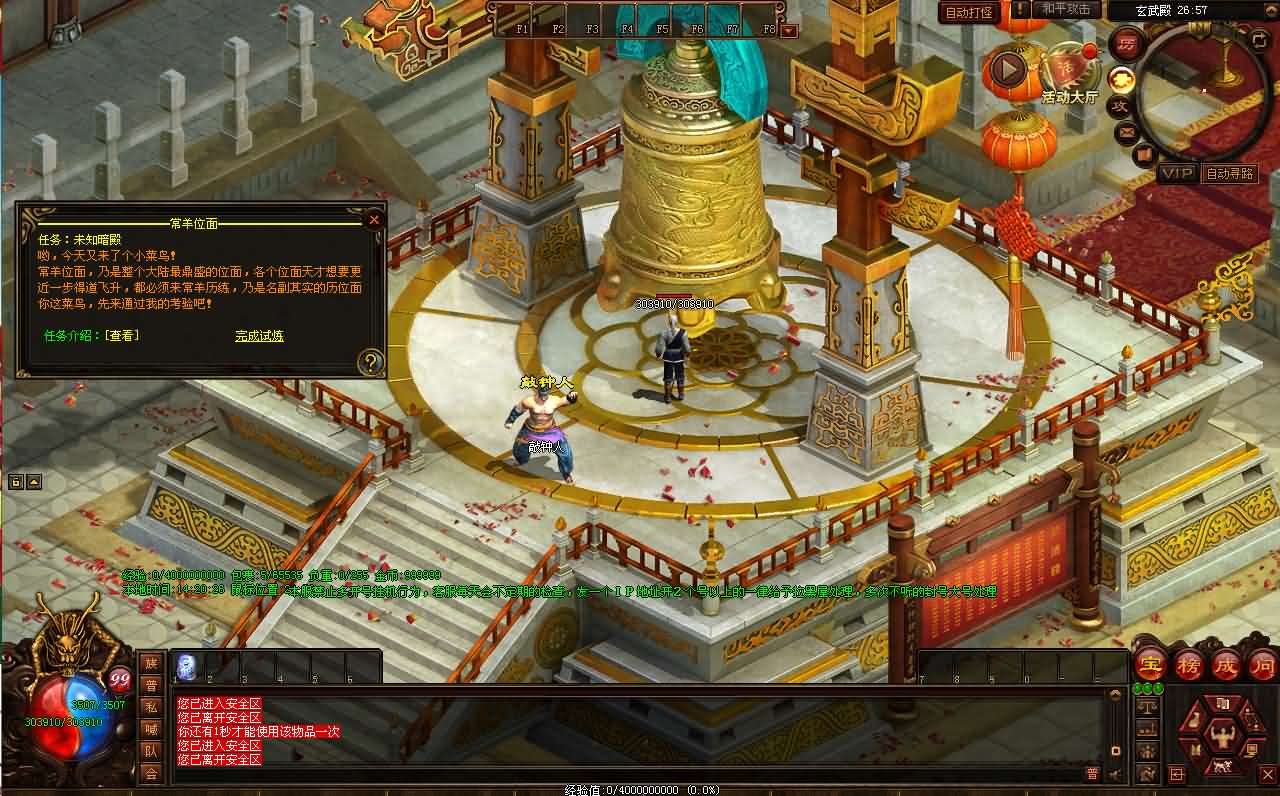This screenshot has width=1280, height=796.
Task: Open the 榜 rankings button
Action: (1188, 665)
